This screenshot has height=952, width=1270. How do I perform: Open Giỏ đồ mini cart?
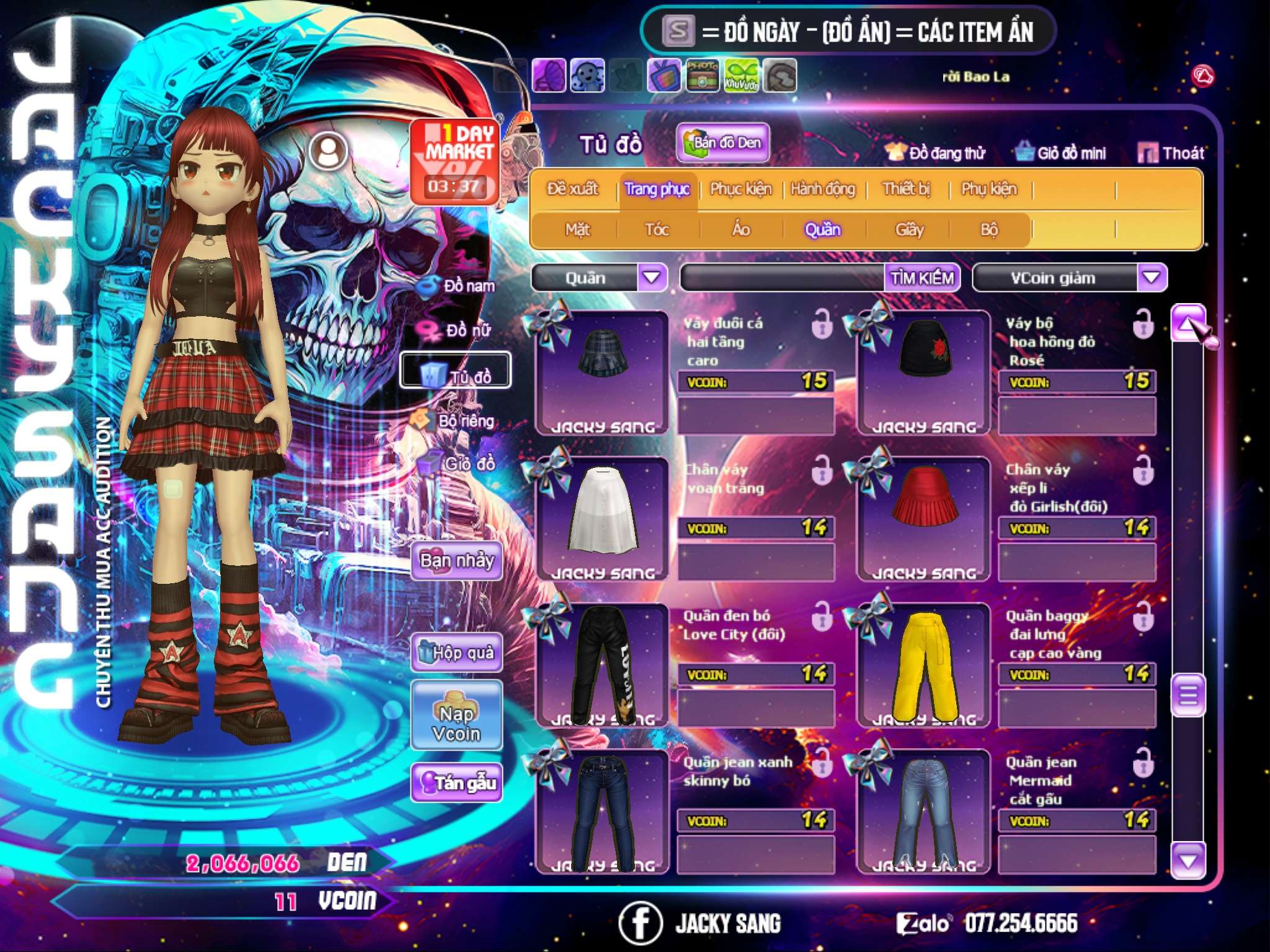click(1061, 153)
